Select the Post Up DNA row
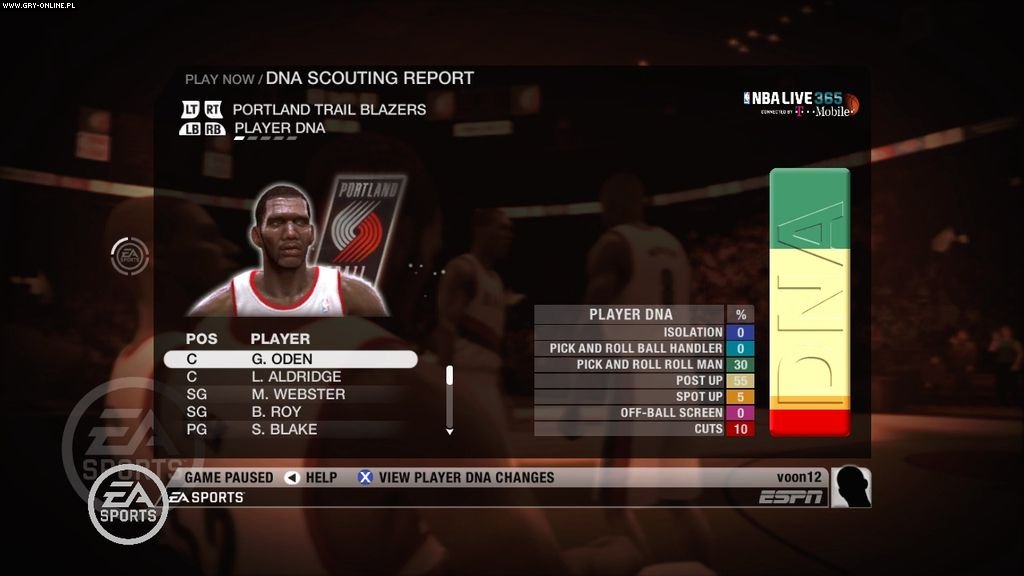This screenshot has height=576, width=1024. (644, 381)
